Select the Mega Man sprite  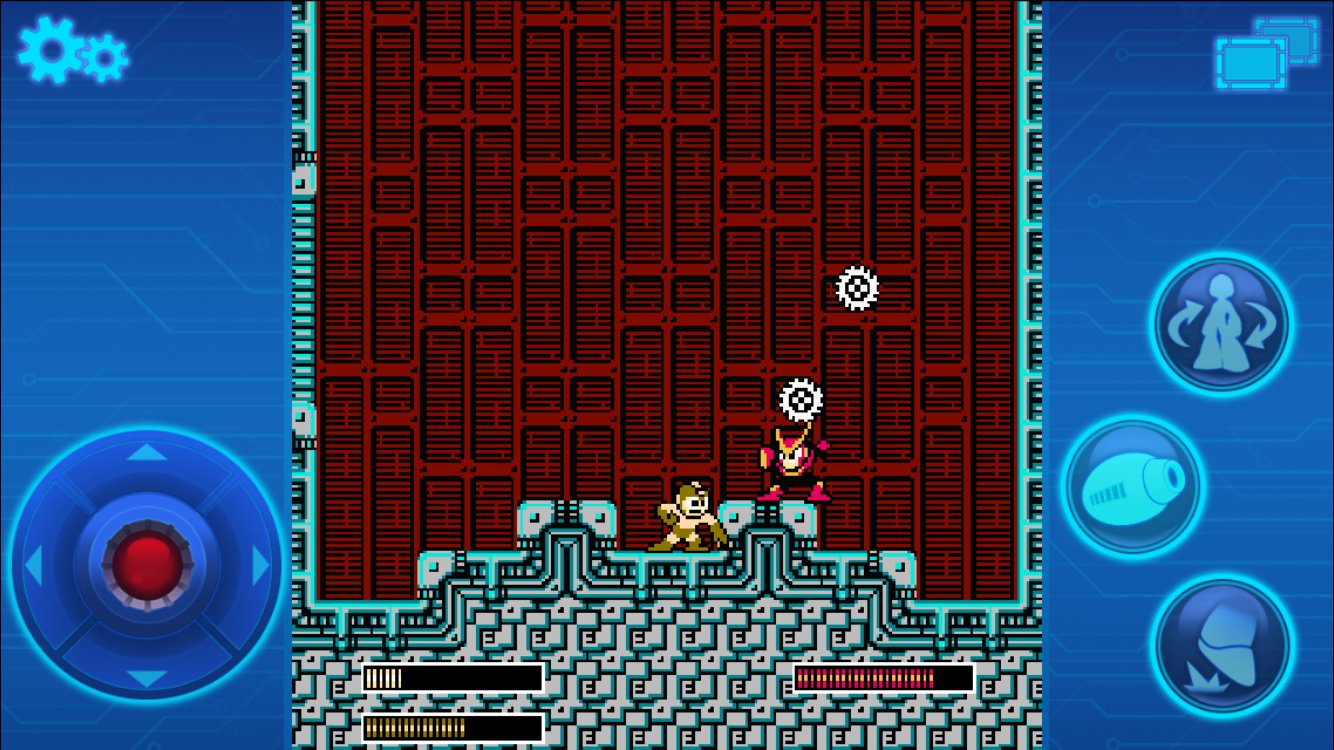(685, 520)
